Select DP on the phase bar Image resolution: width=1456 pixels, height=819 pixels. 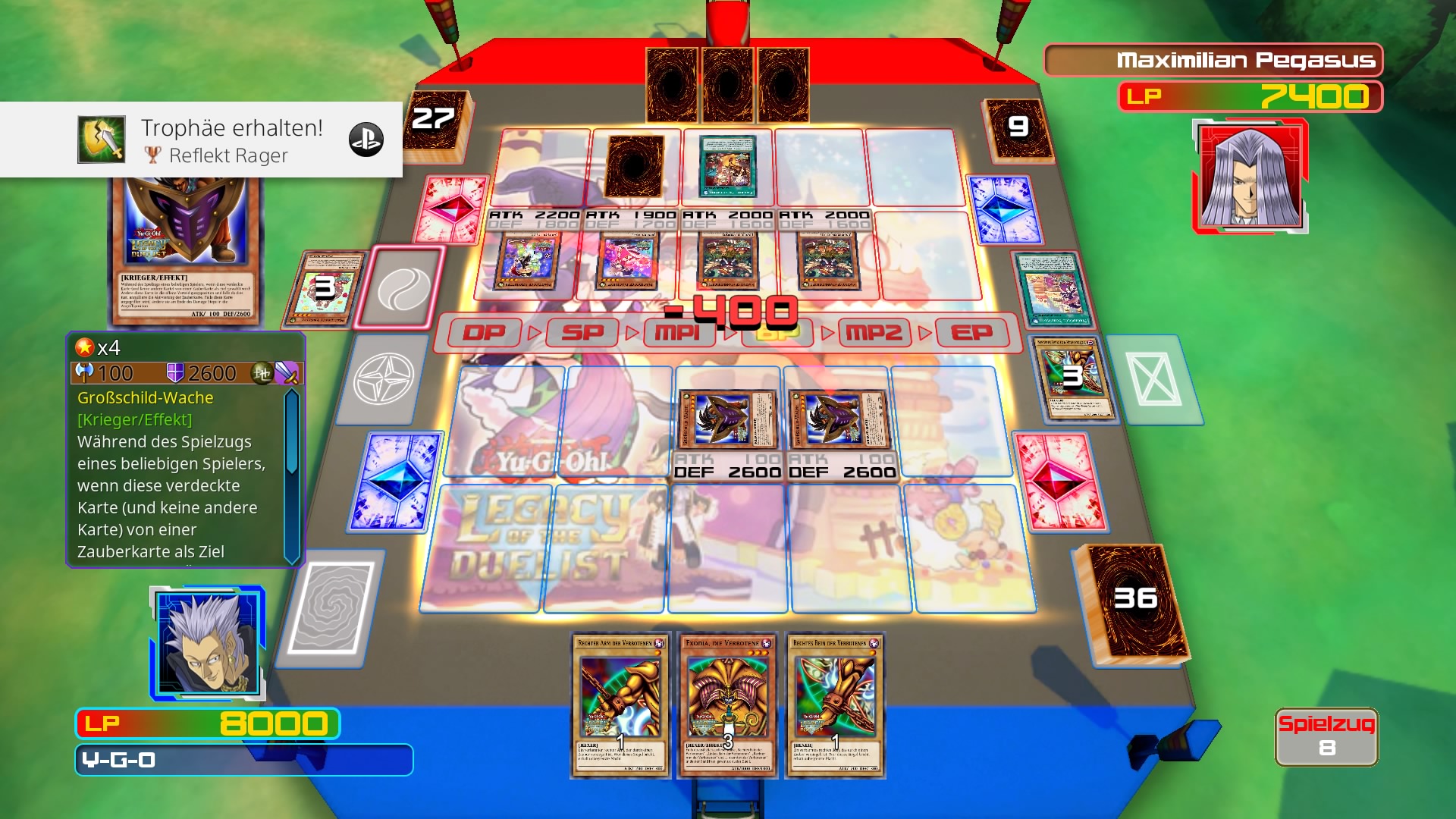pos(486,334)
